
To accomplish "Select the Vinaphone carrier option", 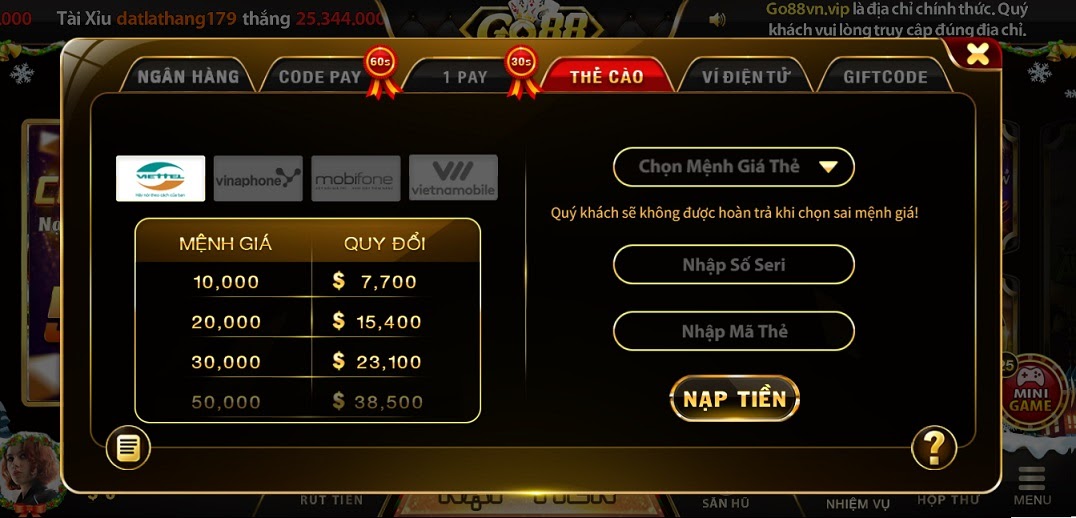I will [x=258, y=178].
